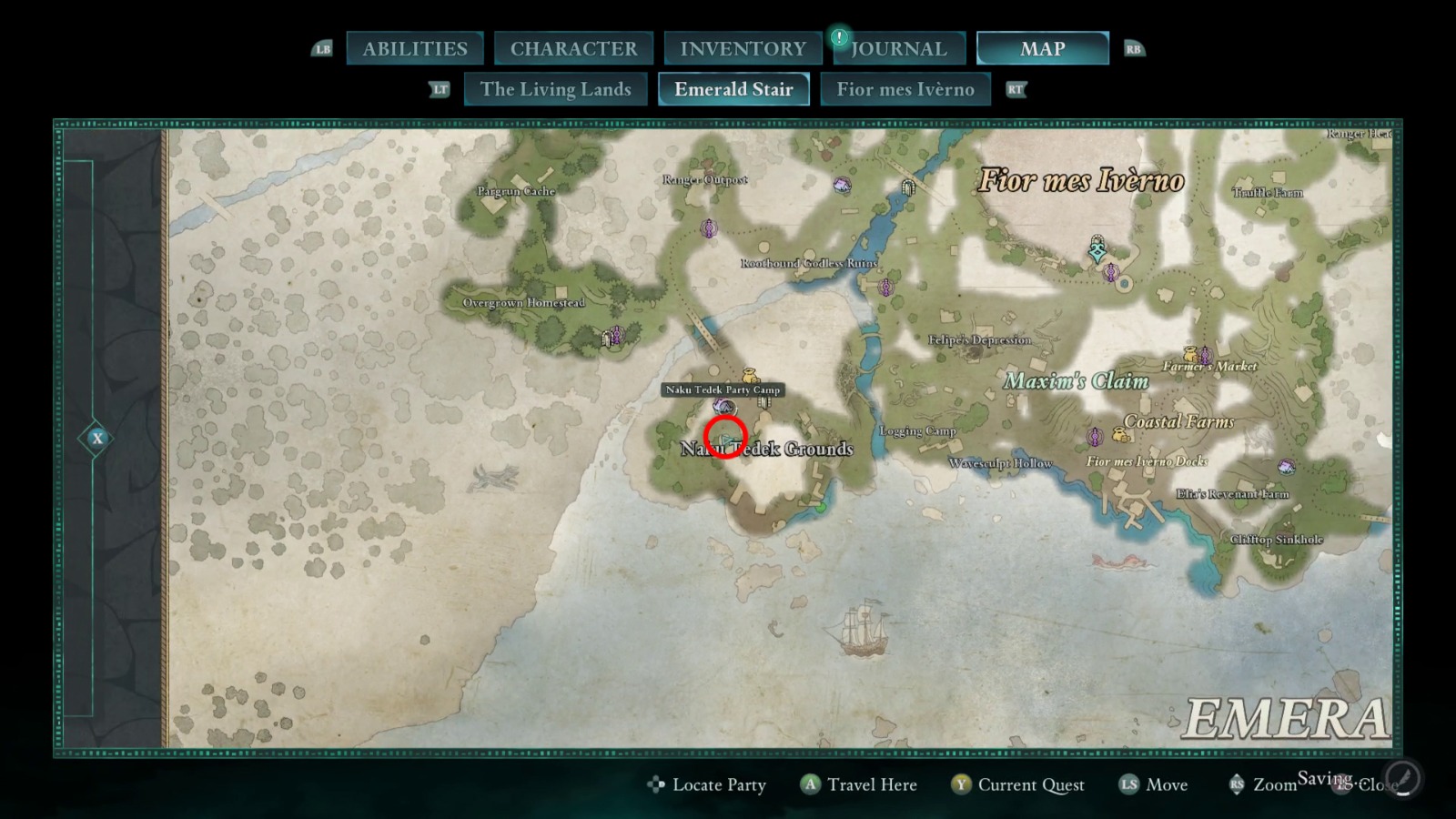Open the CHARACTER screen
This screenshot has height=819, width=1456.
573,48
